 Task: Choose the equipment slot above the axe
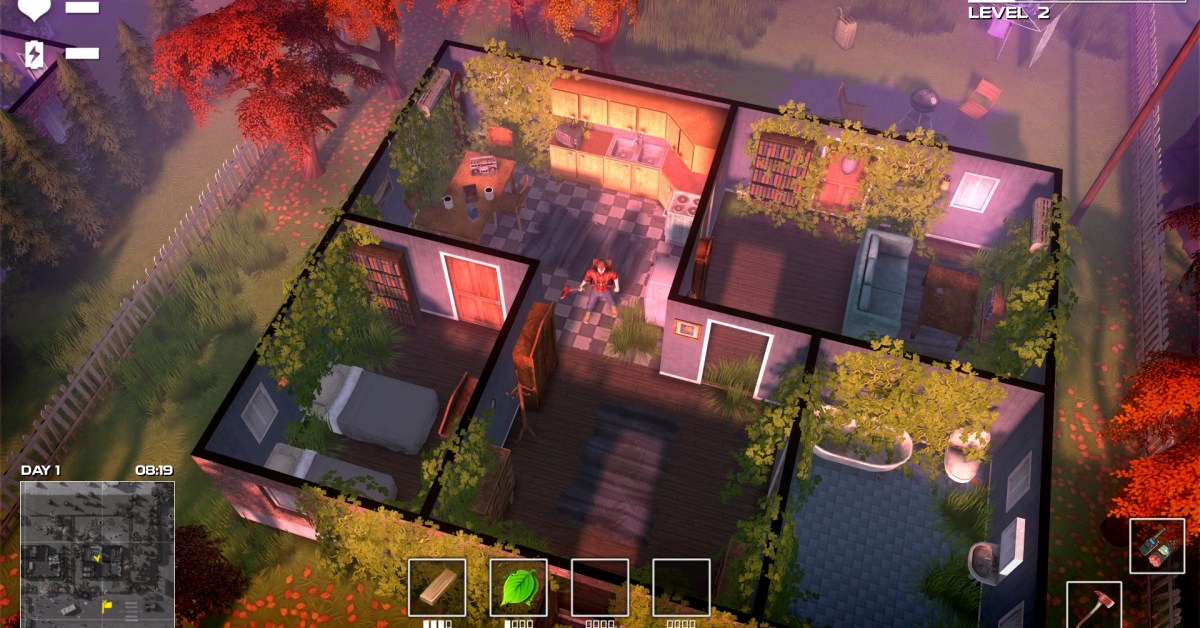1157,546
